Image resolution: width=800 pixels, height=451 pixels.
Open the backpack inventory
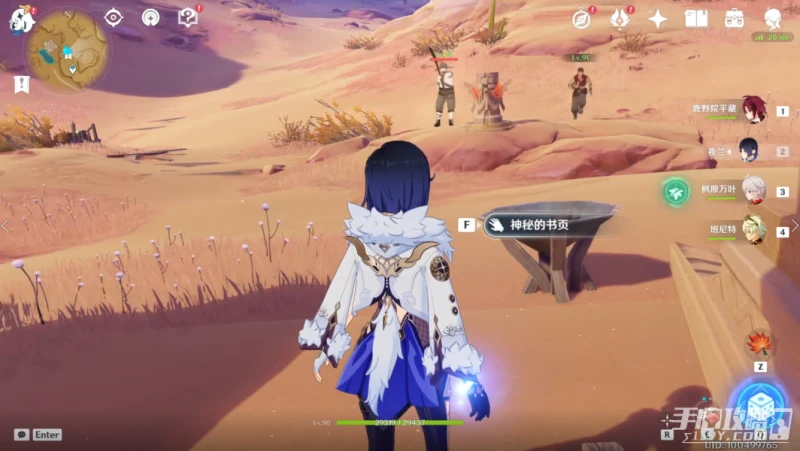[x=735, y=19]
